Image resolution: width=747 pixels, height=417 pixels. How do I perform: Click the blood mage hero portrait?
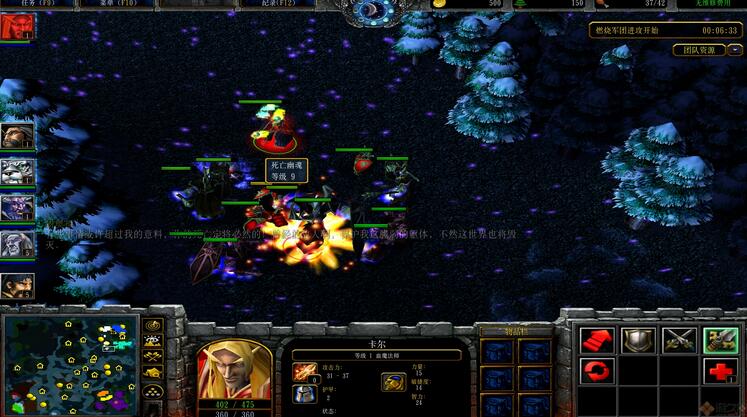(x=235, y=374)
